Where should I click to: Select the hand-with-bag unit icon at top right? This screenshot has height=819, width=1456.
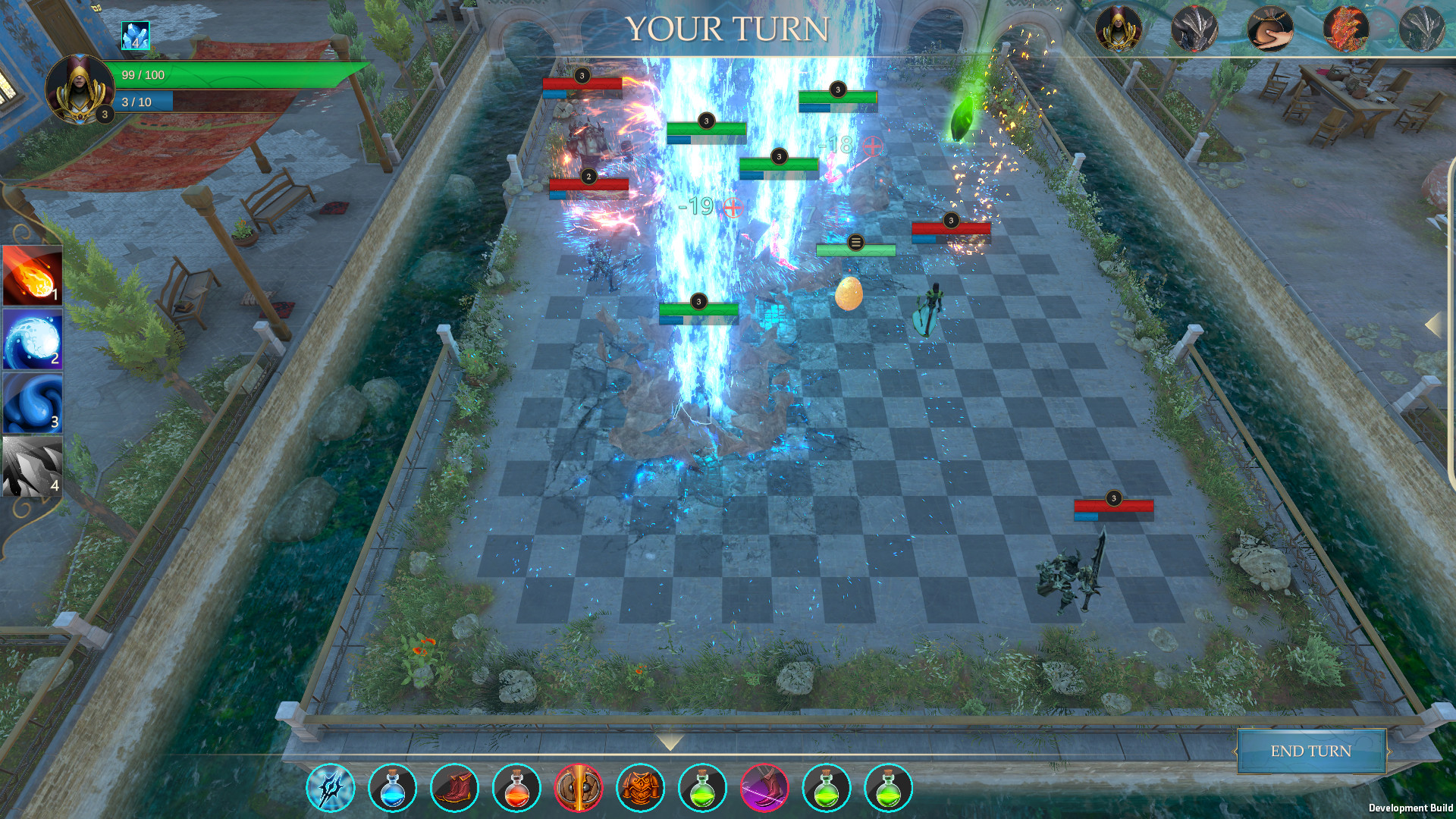pos(1272,25)
